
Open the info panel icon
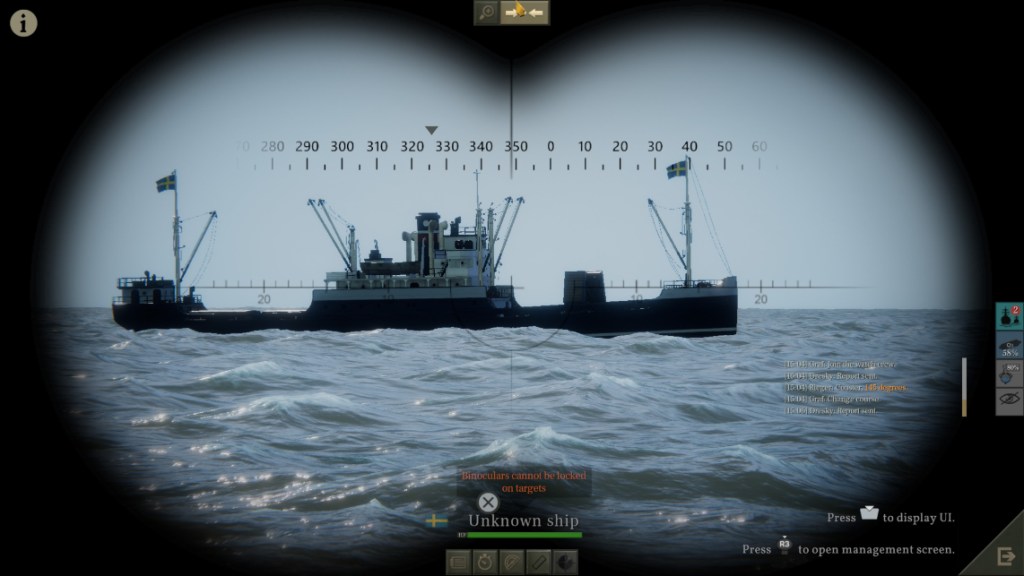(x=23, y=22)
